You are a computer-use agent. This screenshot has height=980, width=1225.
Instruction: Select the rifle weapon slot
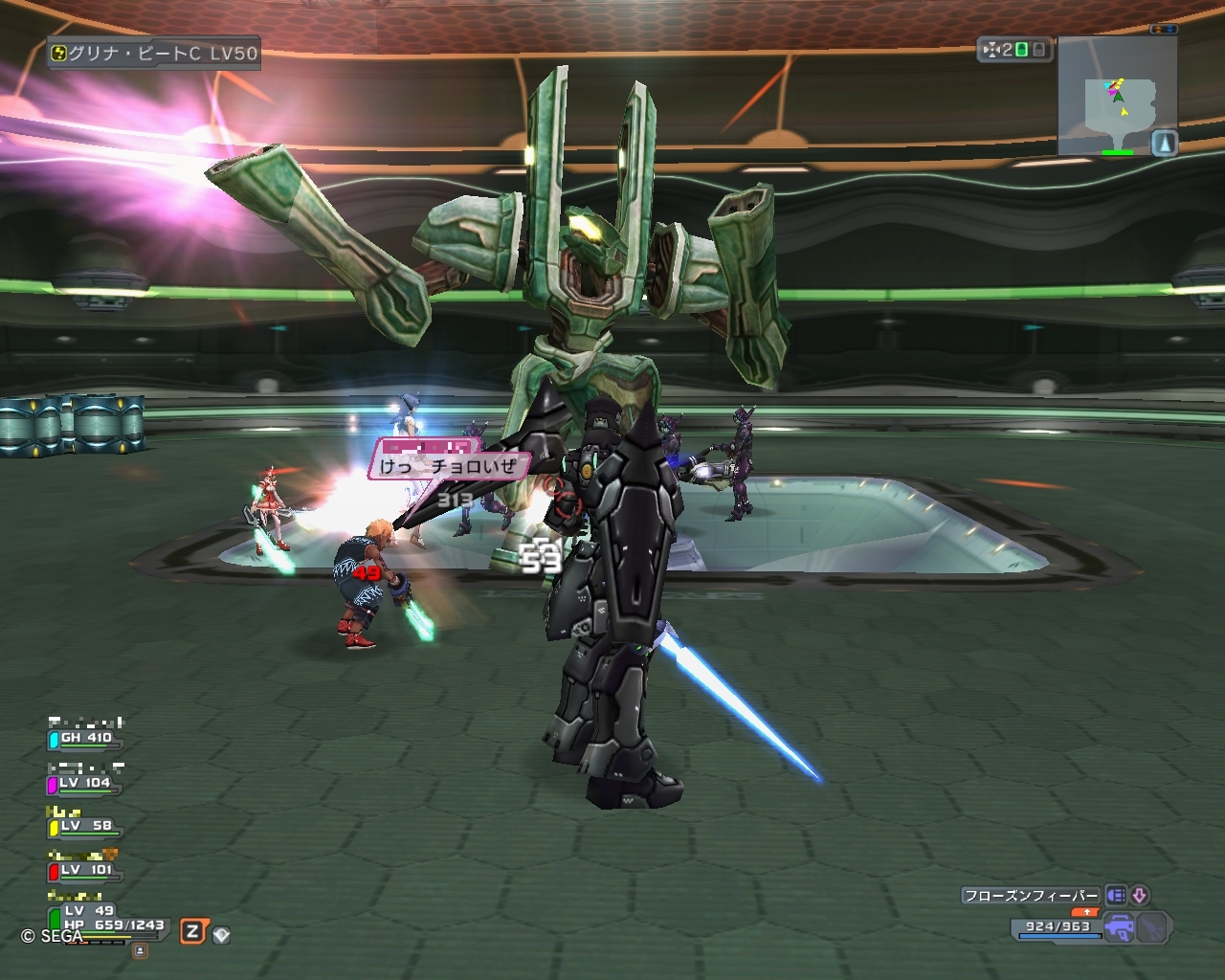(x=1118, y=926)
